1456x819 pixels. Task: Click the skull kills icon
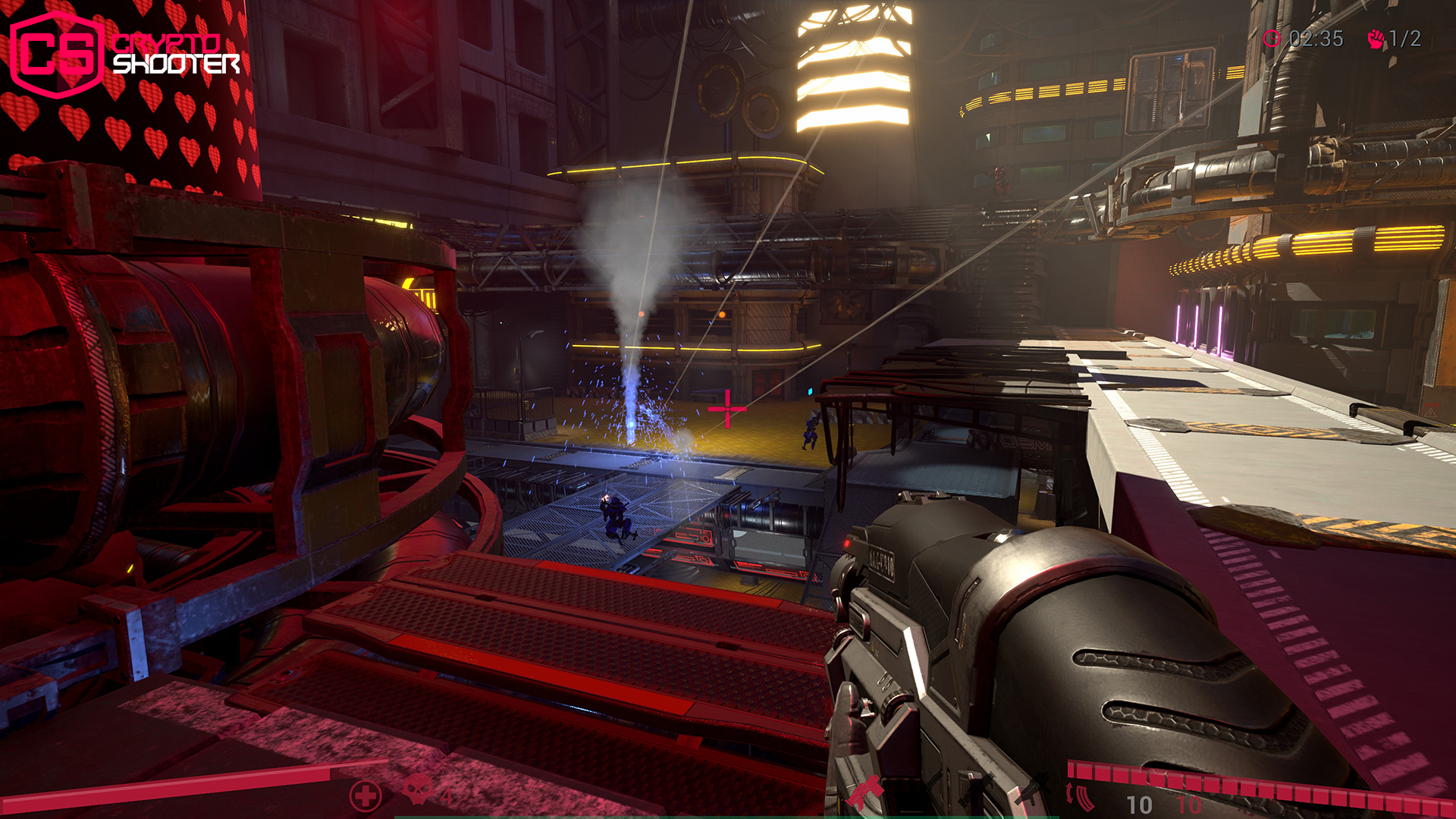coord(416,790)
